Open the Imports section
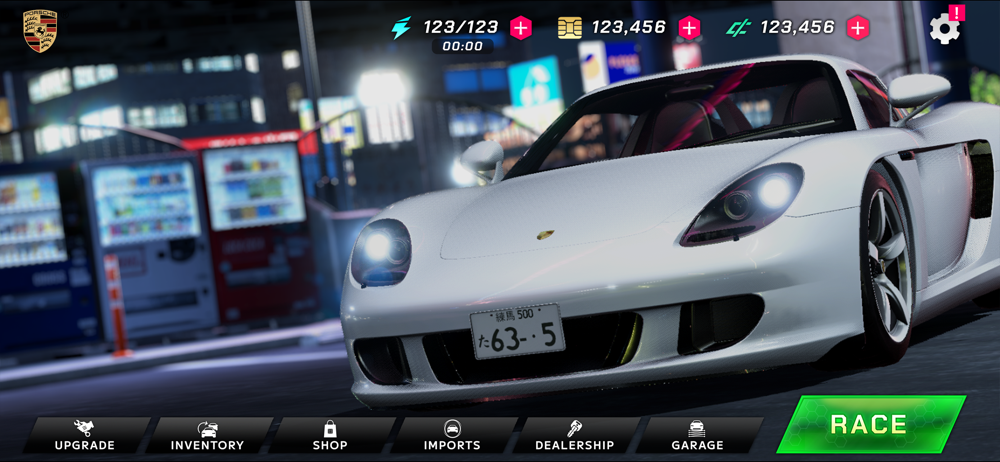Viewport: 1000px width, 462px height. (452, 436)
